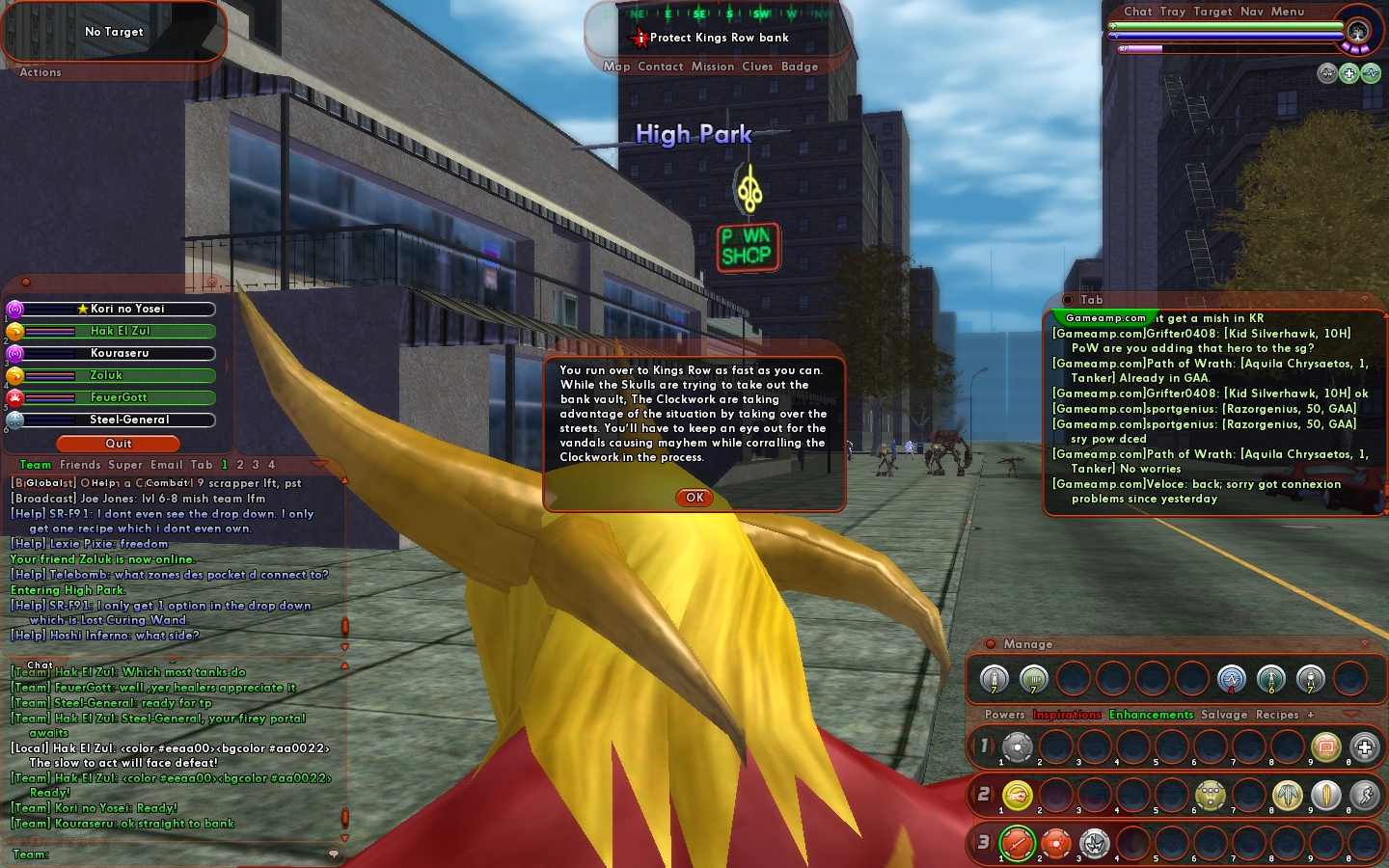View the Badge list

pyautogui.click(x=800, y=67)
